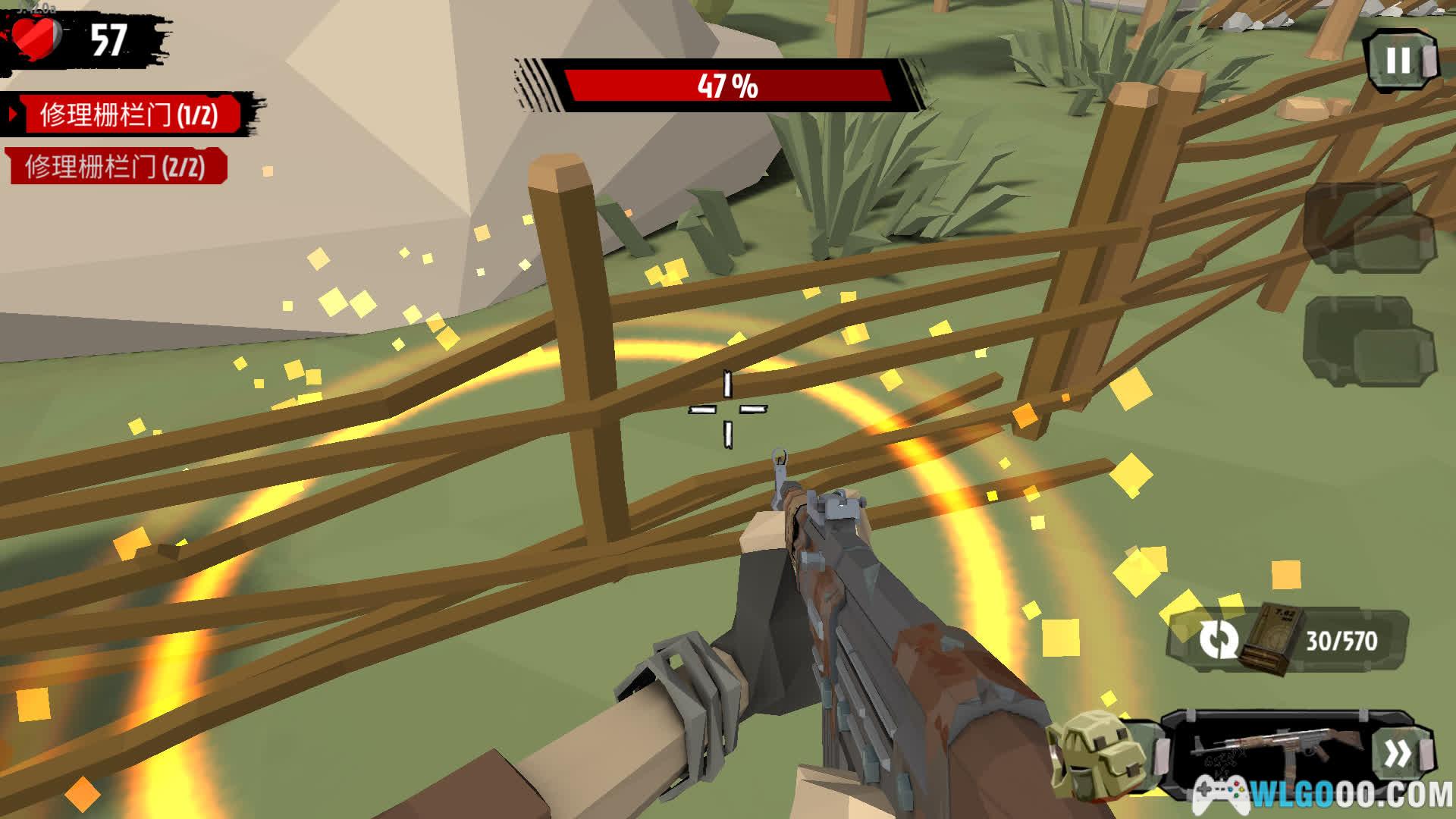Select the 修理栅栏门 (2/2) objective
Viewport: 1456px width, 819px height.
click(115, 167)
